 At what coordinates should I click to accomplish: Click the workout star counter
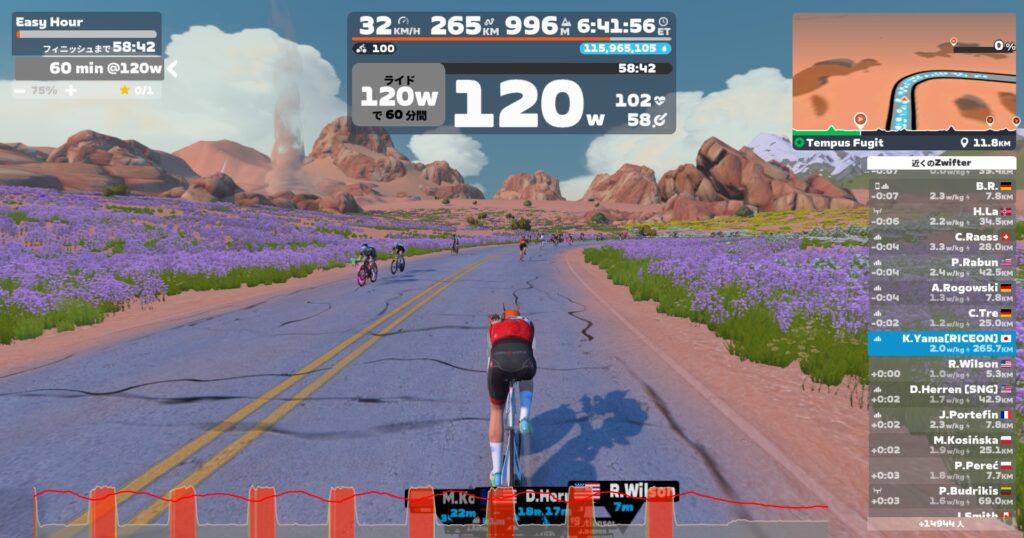point(136,90)
